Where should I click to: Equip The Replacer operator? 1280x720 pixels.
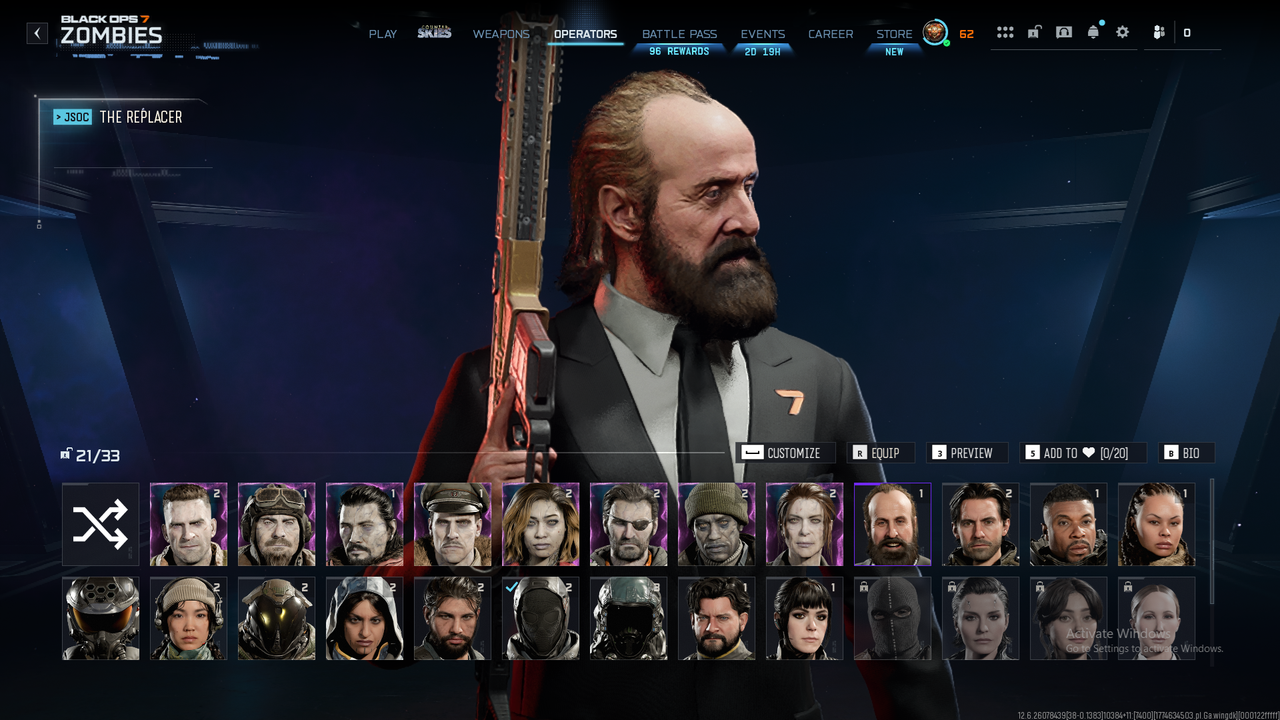pos(880,453)
